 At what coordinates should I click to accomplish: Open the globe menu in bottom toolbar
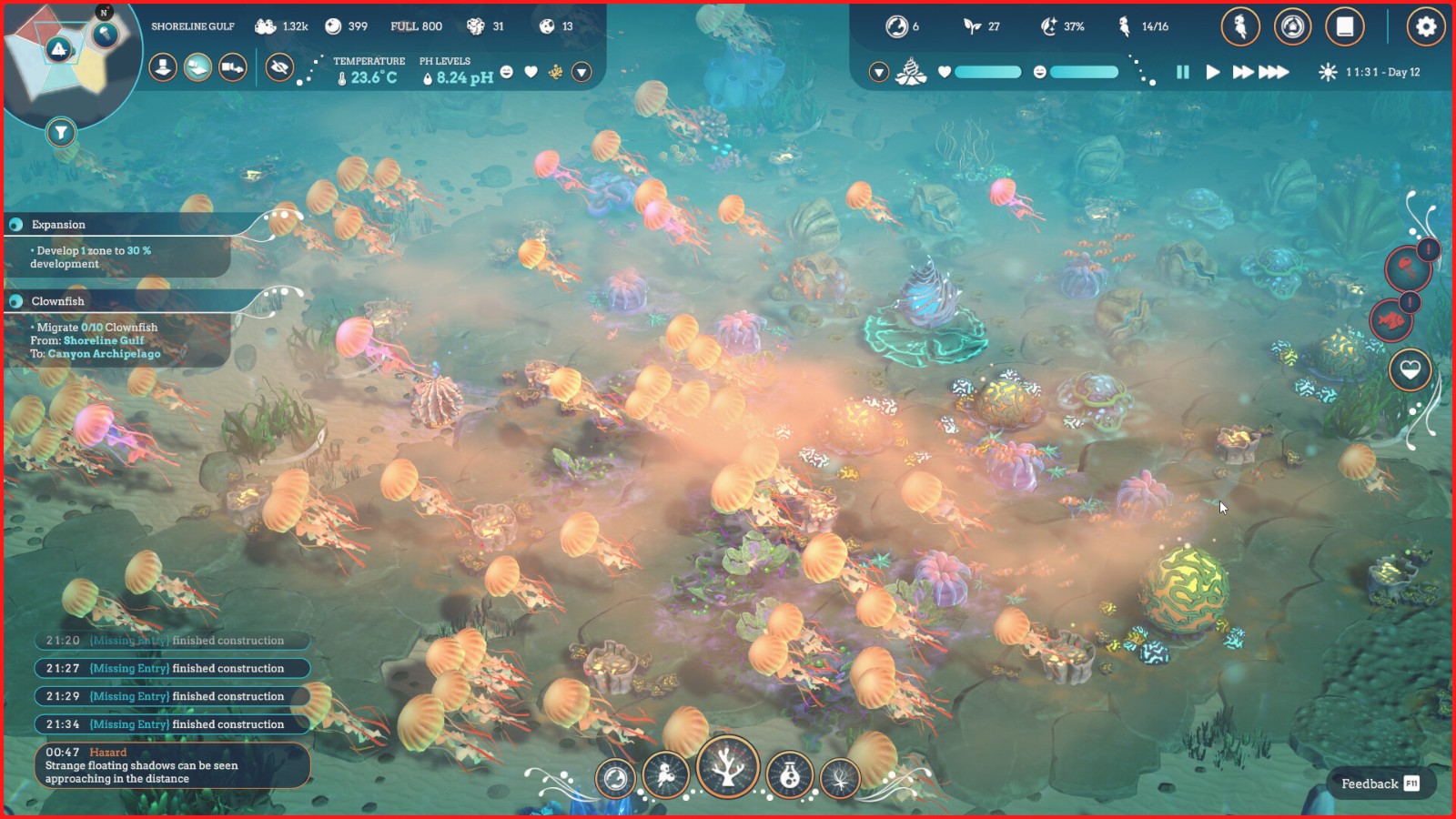(615, 778)
